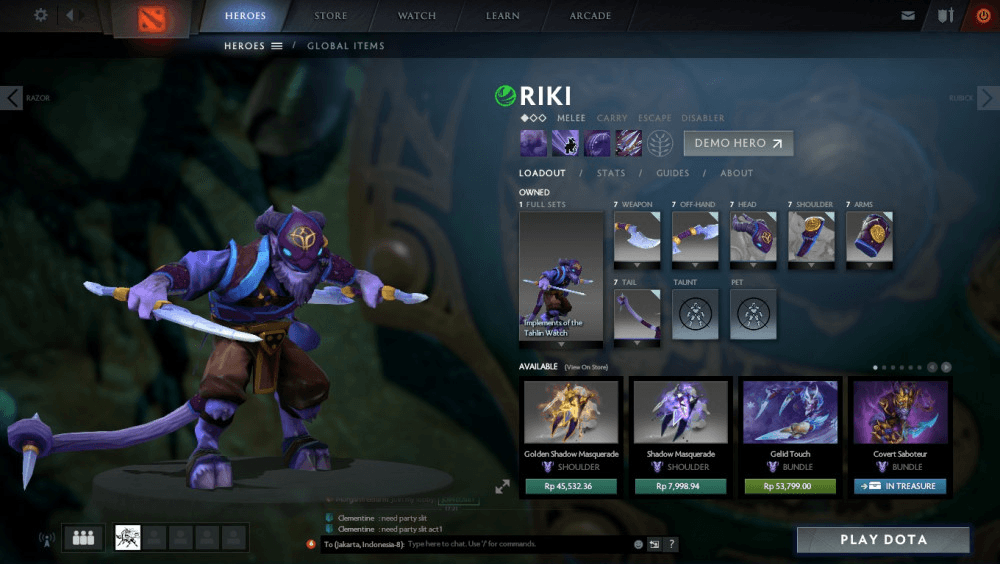Open the Arcade tab
The width and height of the screenshot is (1000, 564).
(x=590, y=16)
